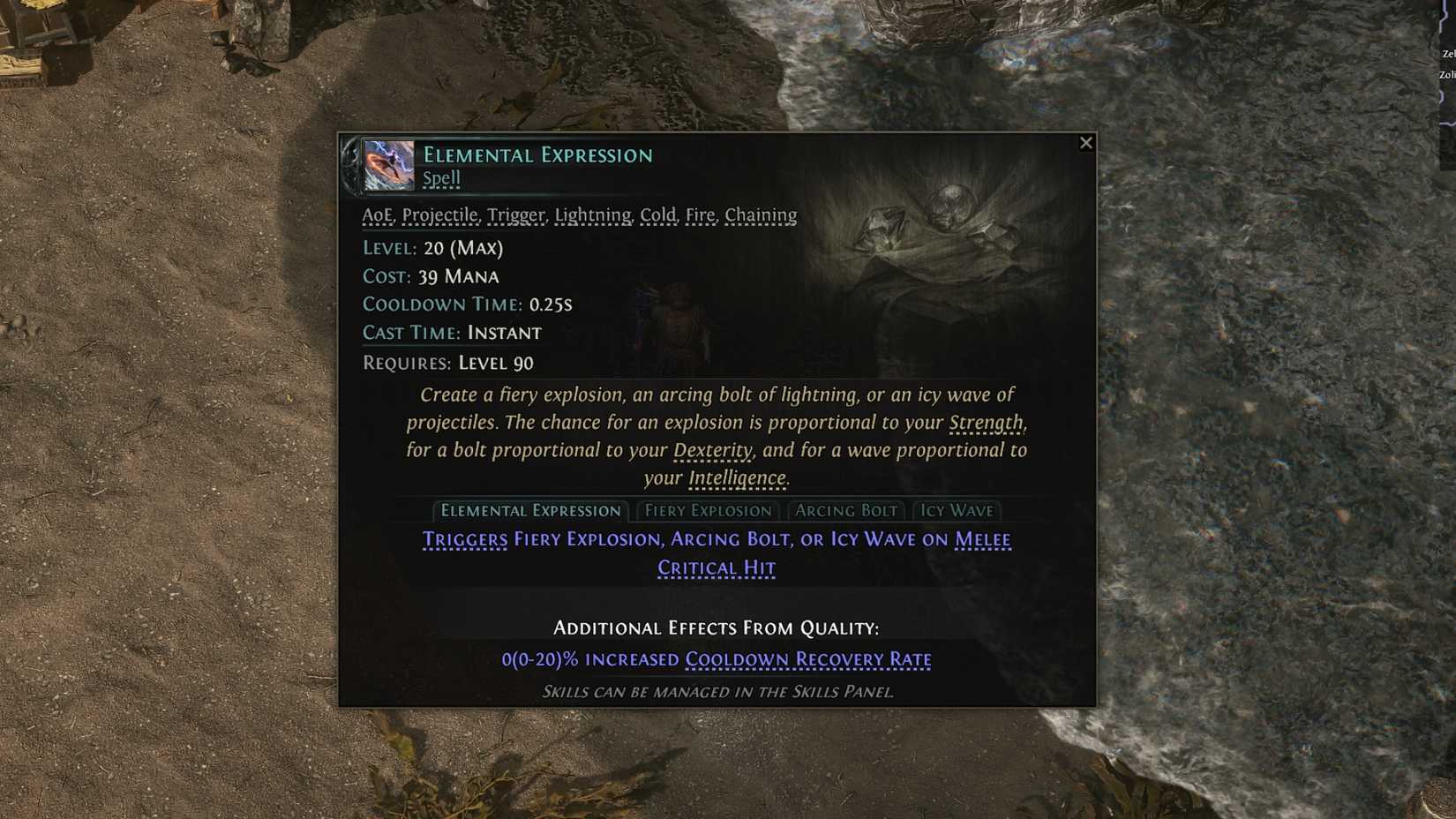Select the Lightning gem tag keyword
Screen dimensions: 1456x819
click(x=593, y=214)
